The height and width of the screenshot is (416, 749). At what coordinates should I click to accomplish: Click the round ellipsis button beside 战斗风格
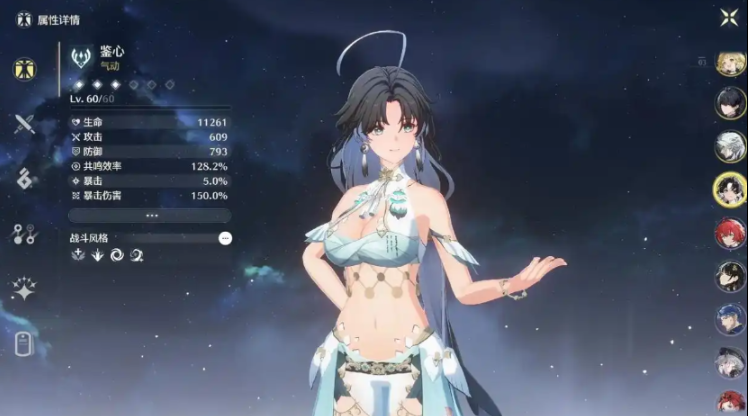pos(225,238)
